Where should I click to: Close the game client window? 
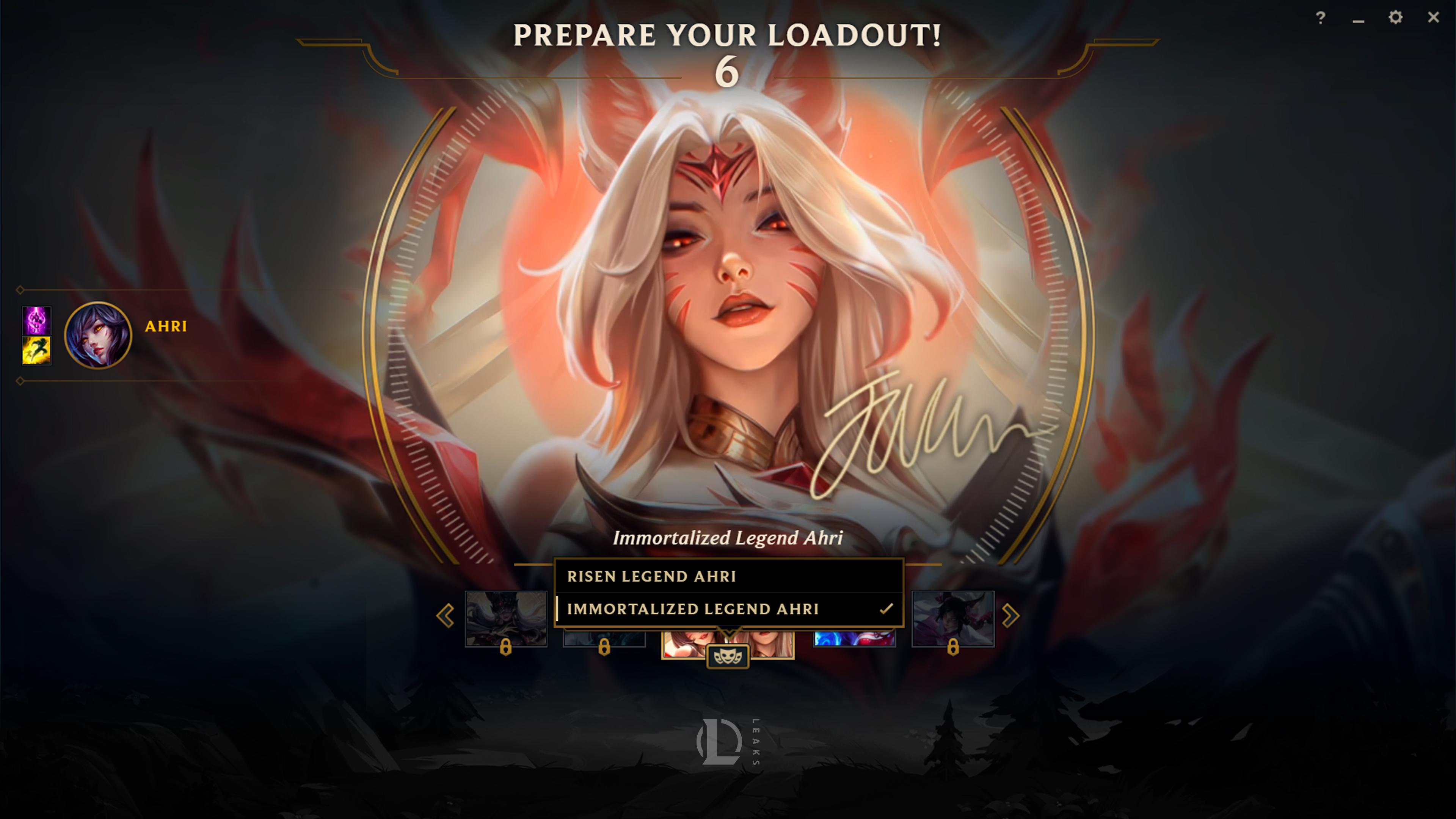coord(1433,17)
